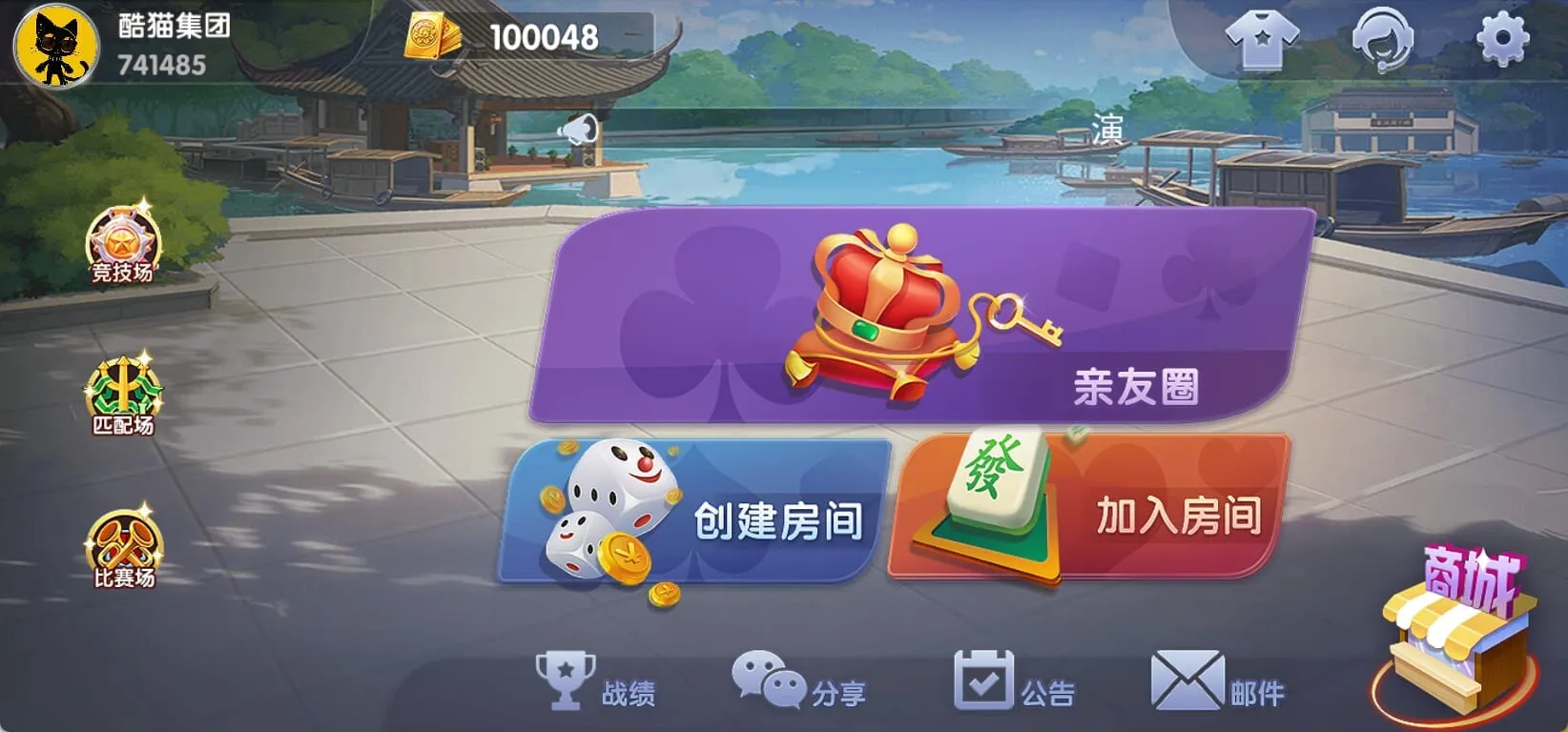
Task: Click the 酷猫集团 player avatar
Action: (55, 43)
